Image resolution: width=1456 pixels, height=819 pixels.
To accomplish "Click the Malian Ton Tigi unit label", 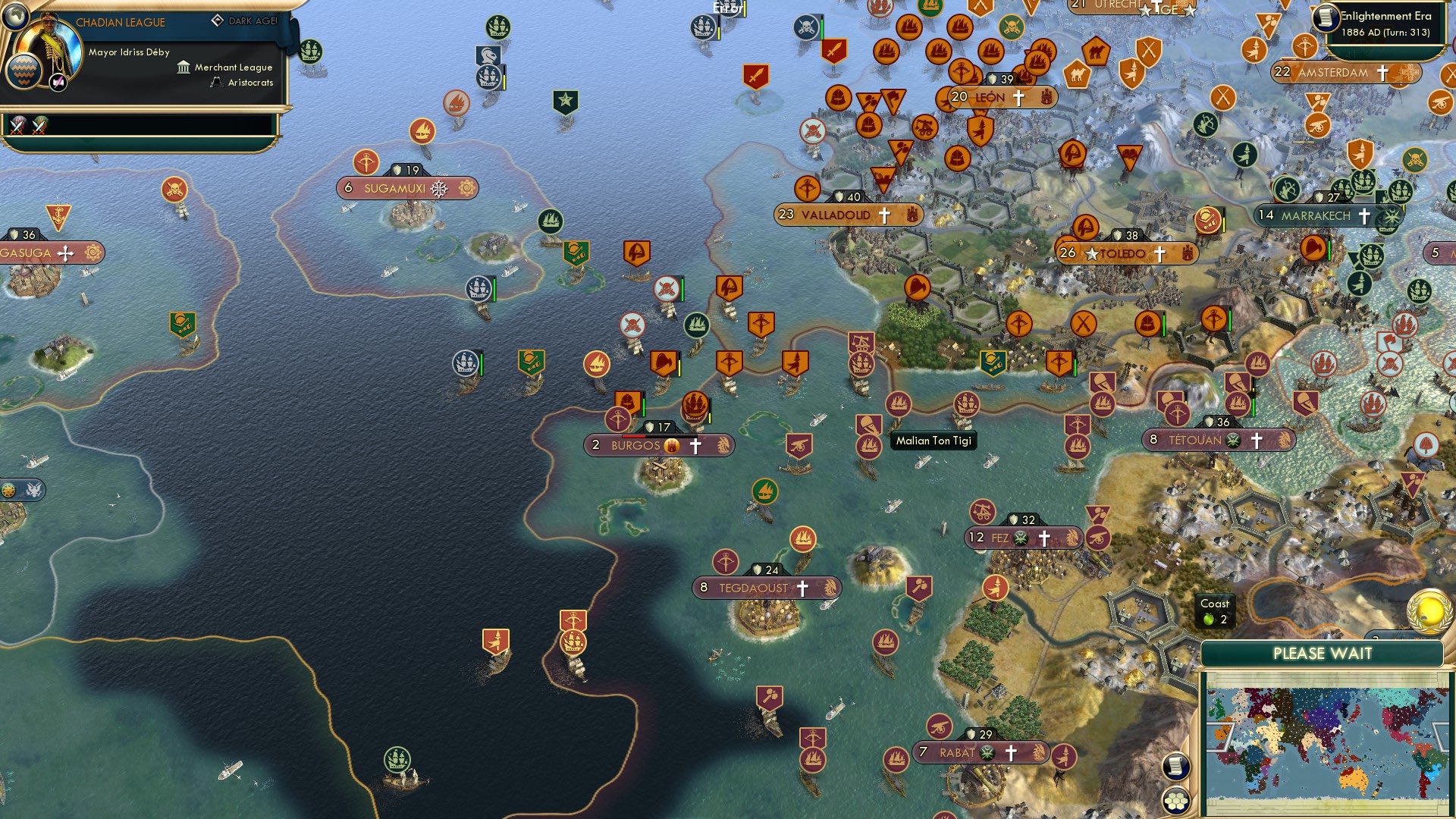I will pos(934,441).
